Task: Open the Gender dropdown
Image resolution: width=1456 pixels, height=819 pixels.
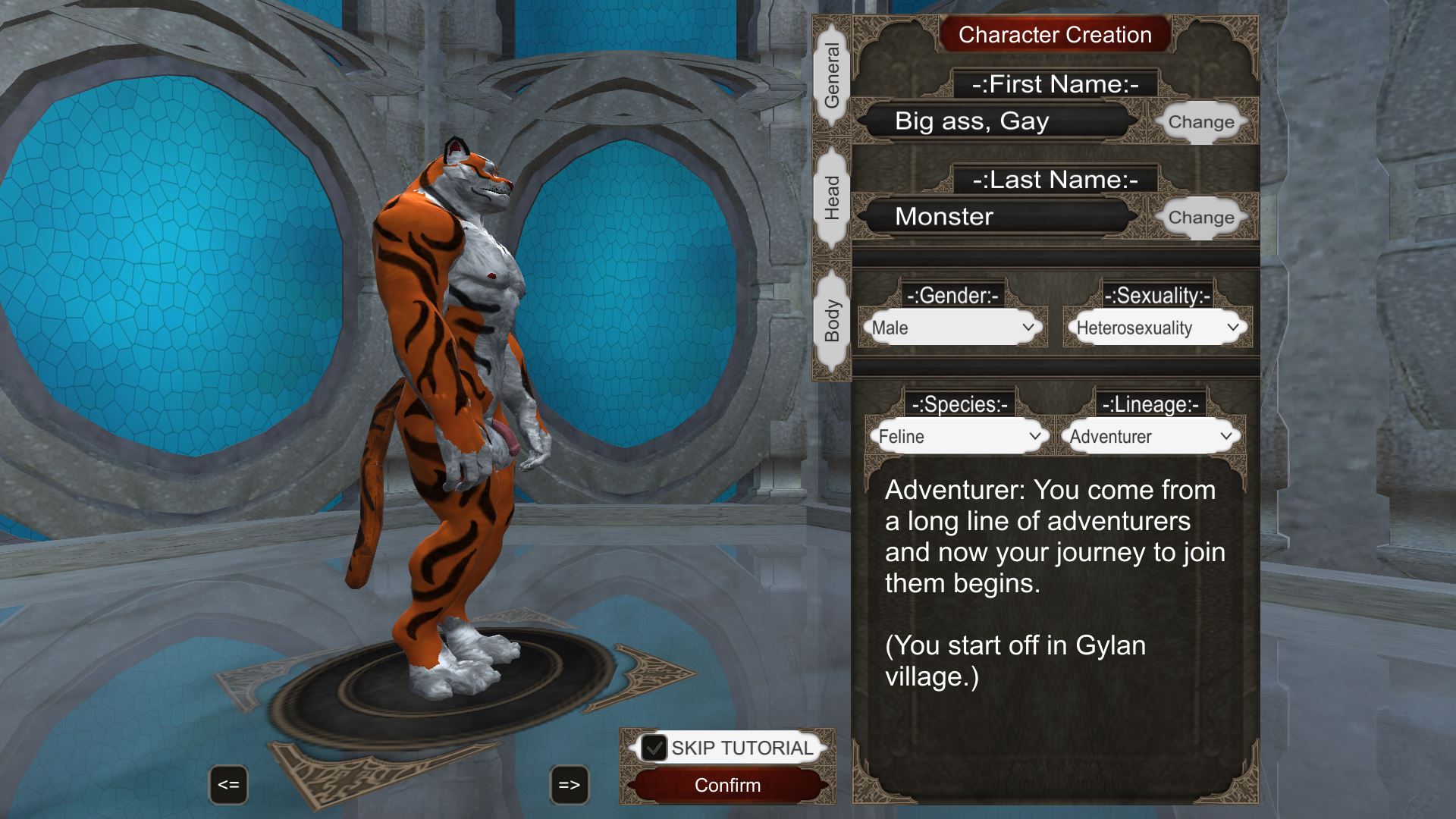Action: pos(952,328)
